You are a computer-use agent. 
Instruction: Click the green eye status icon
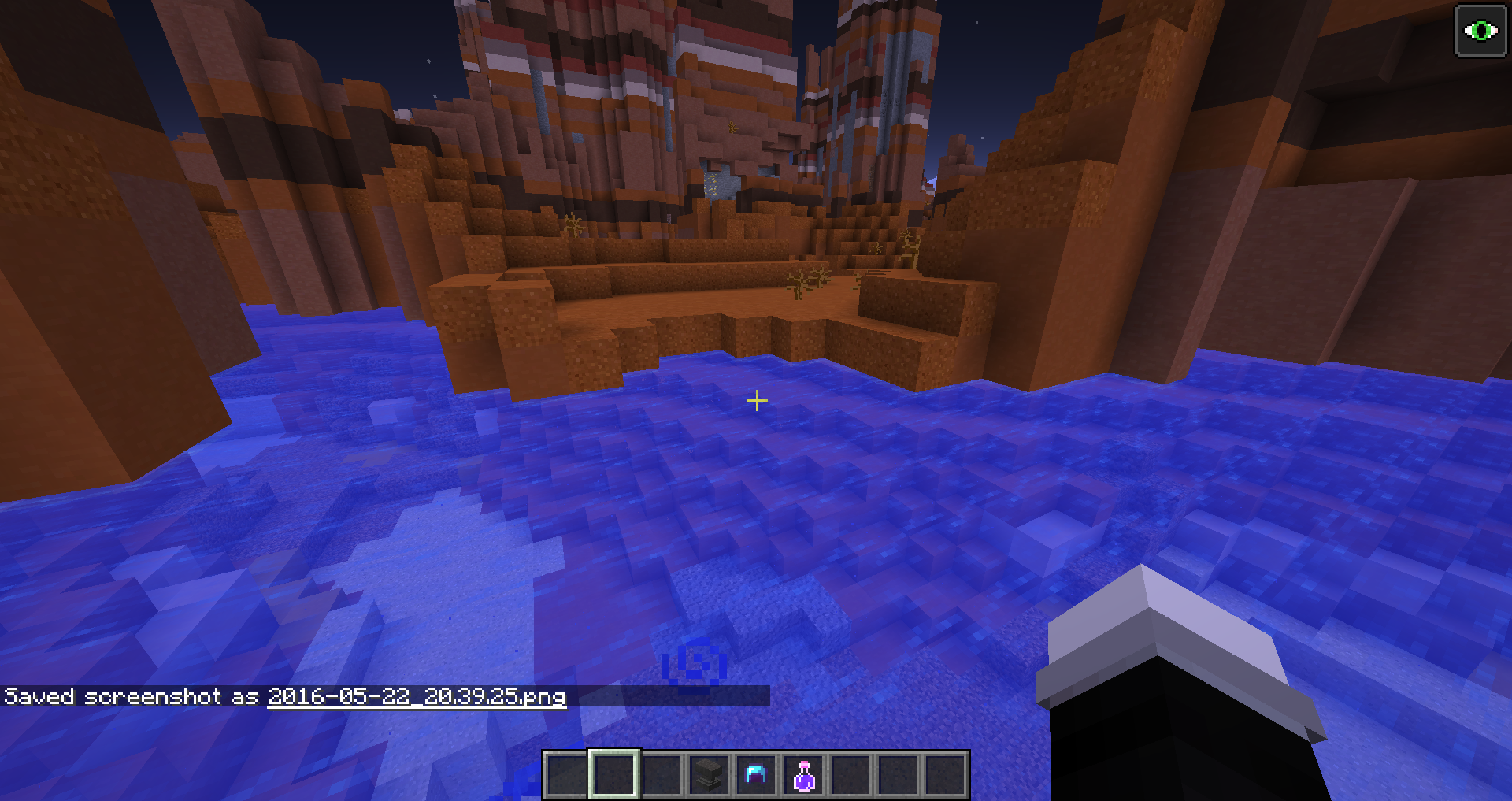(x=1480, y=31)
